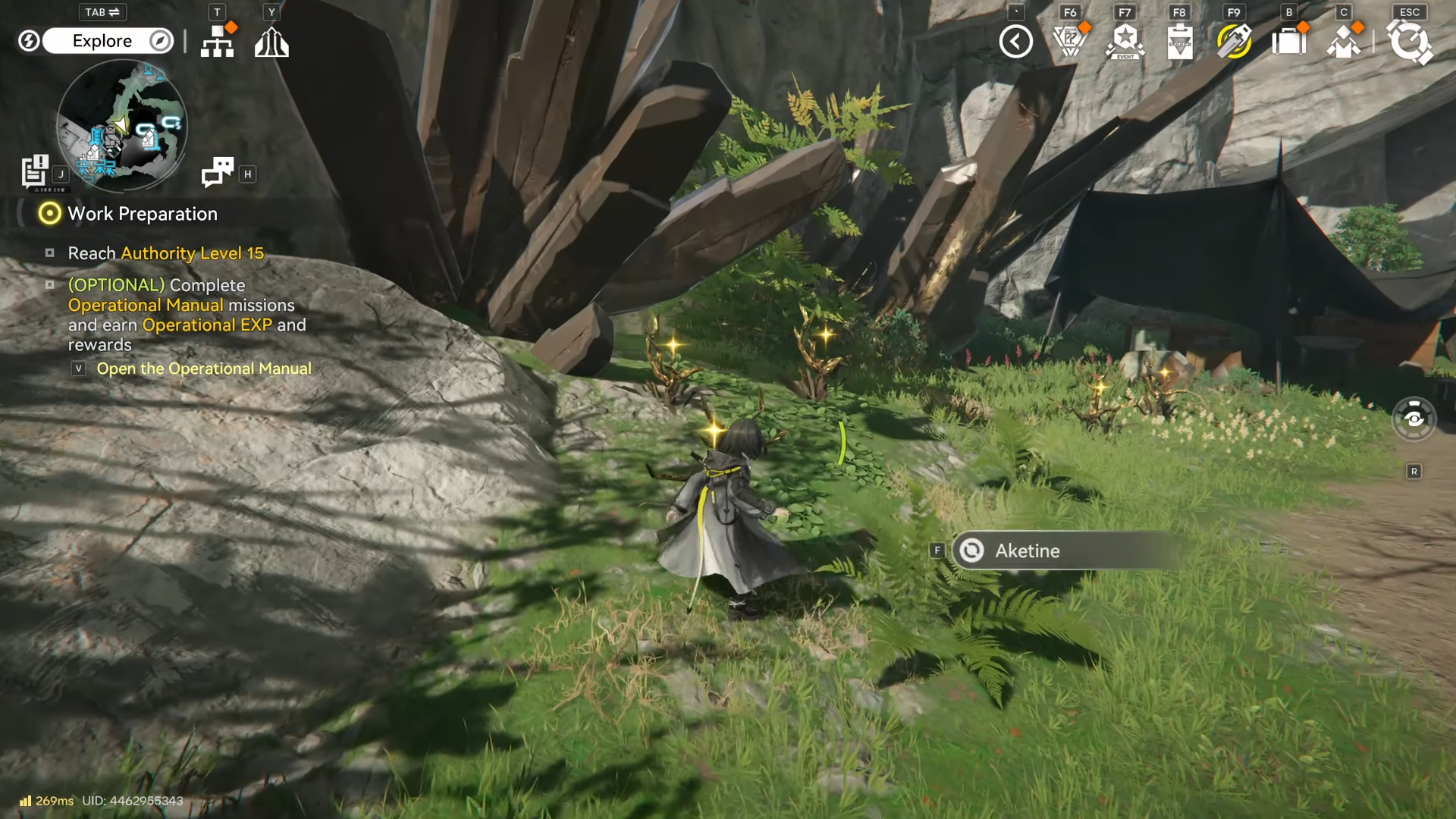Open the operator character icon

pos(1344,42)
